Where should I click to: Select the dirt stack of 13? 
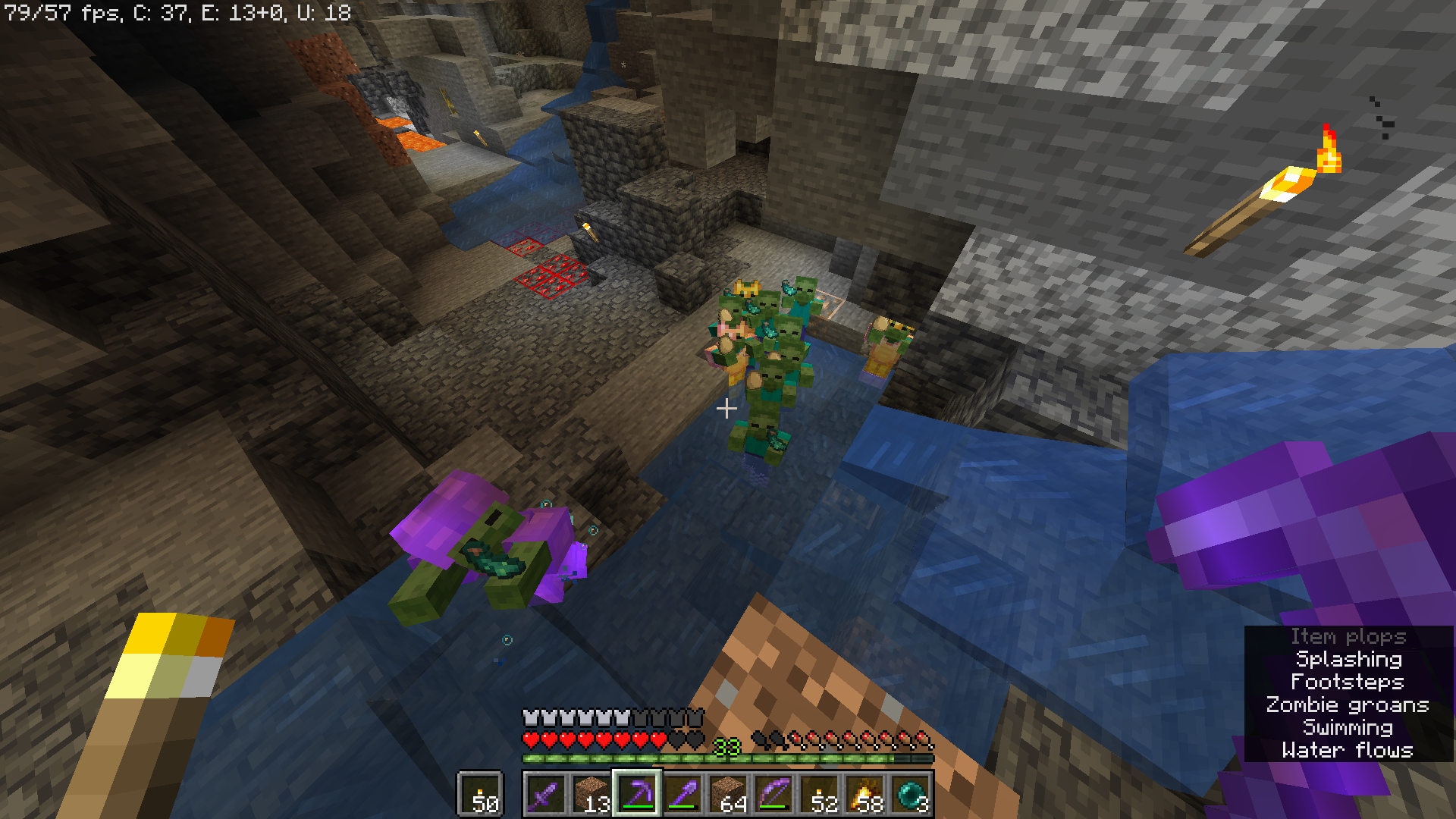click(x=591, y=795)
